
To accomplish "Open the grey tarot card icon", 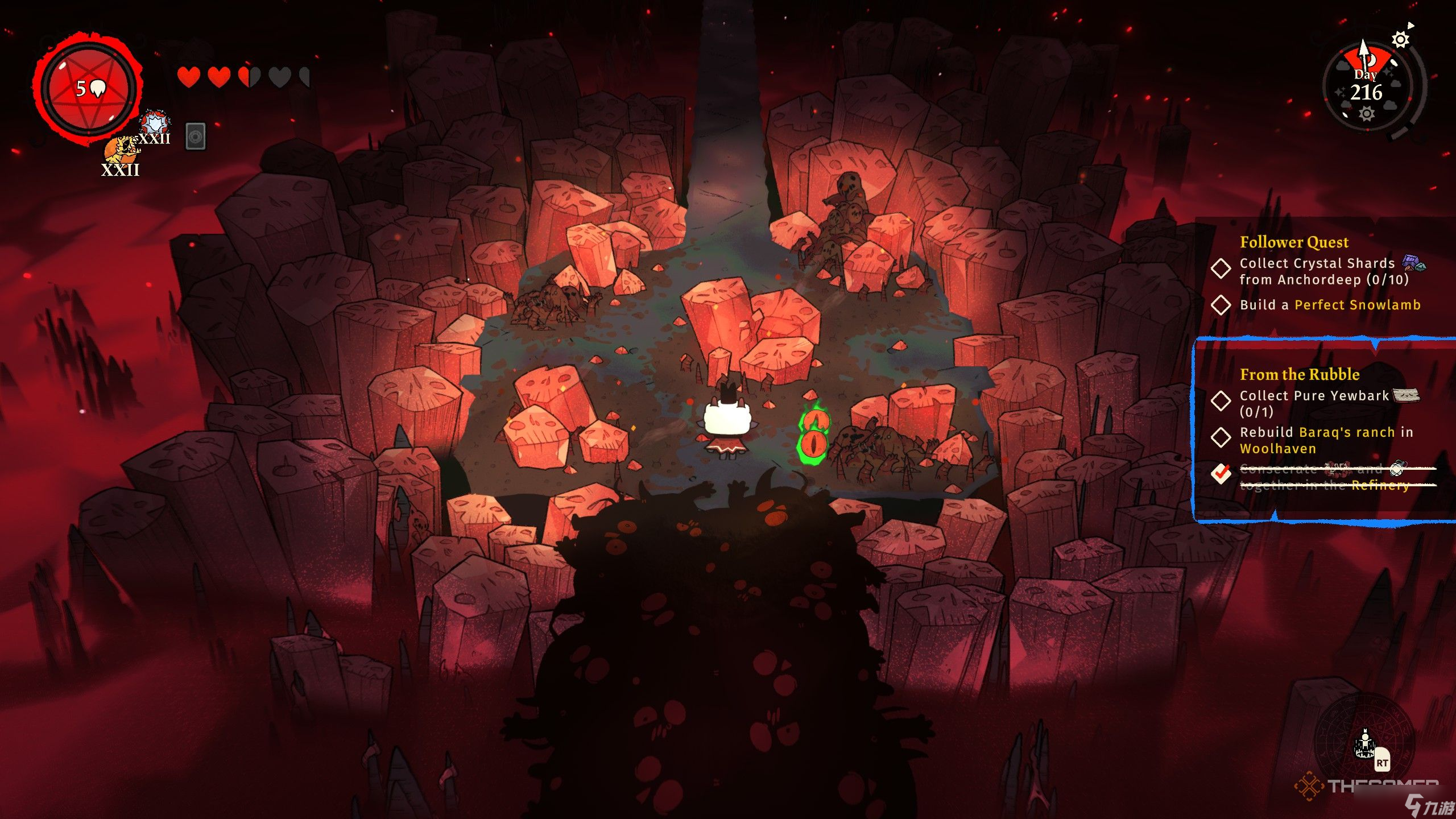I will click(196, 136).
